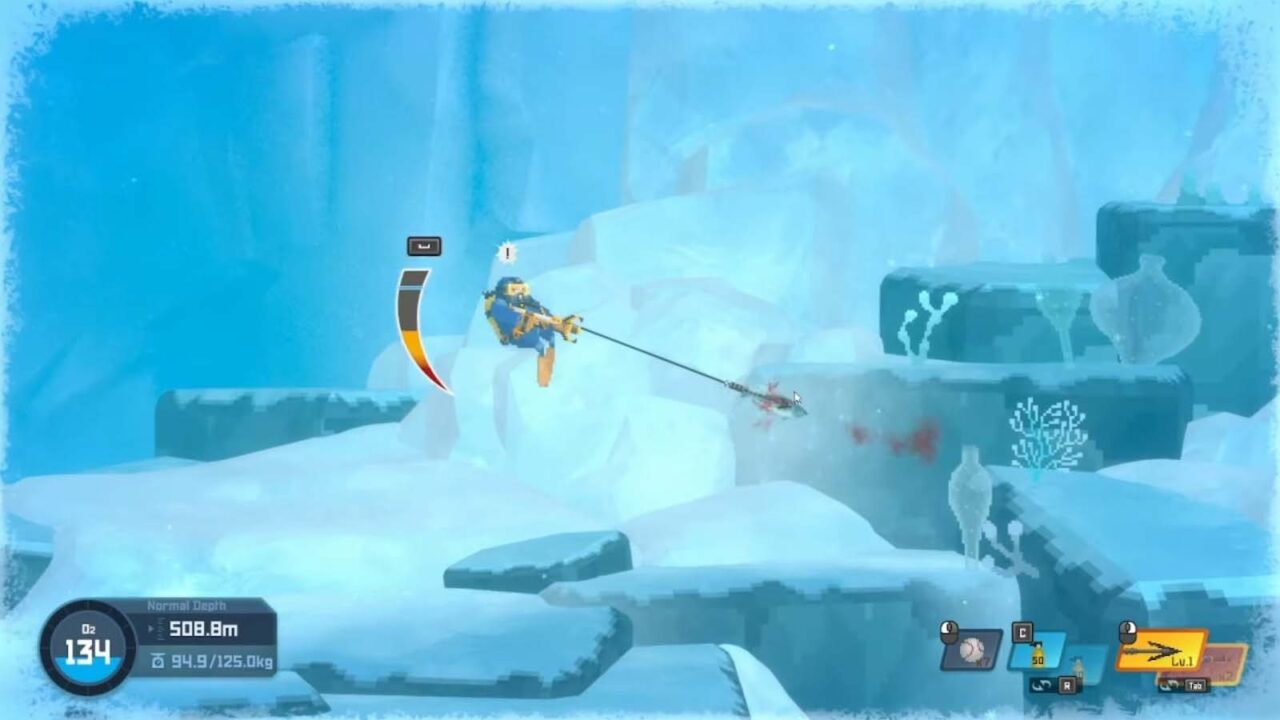The image size is (1280, 720).
Task: Click the 94.9/125.0kg weight readout
Action: pos(221,660)
